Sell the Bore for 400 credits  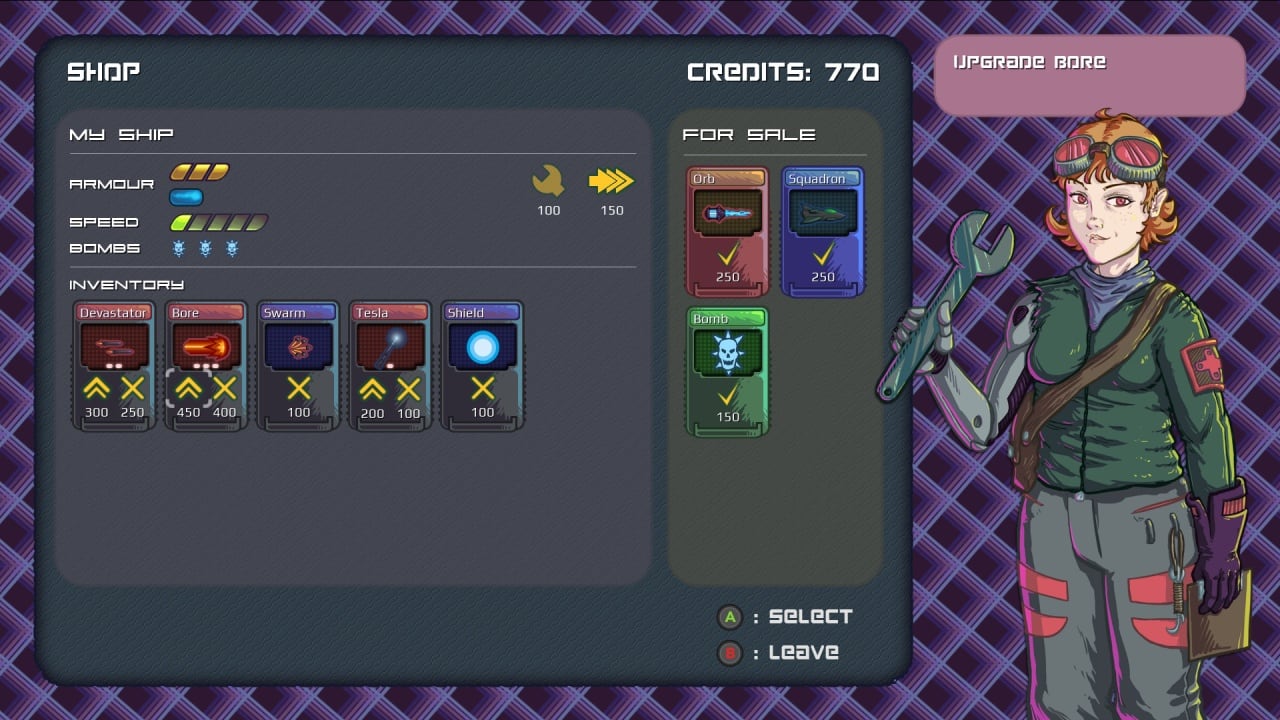224,389
